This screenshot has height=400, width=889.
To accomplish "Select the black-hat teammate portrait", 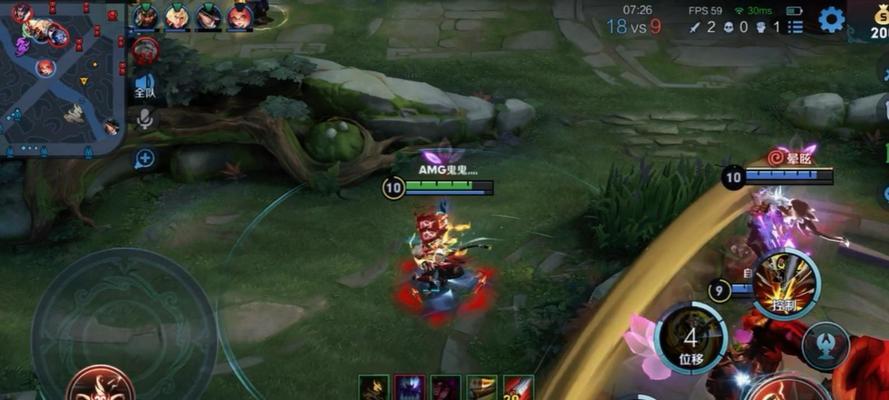I will (209, 16).
